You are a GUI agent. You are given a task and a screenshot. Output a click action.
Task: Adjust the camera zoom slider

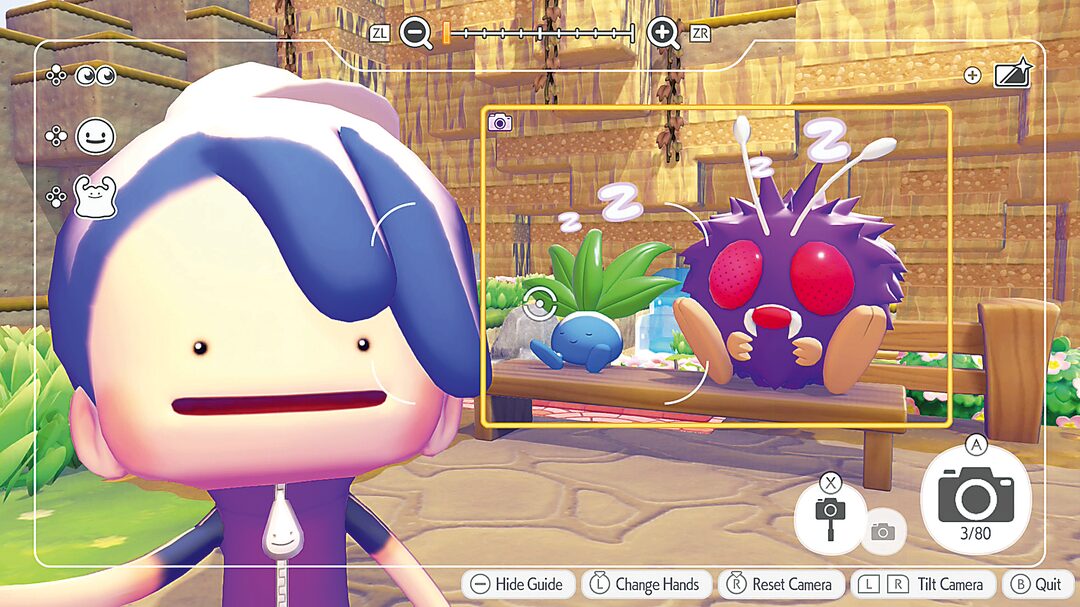point(539,34)
